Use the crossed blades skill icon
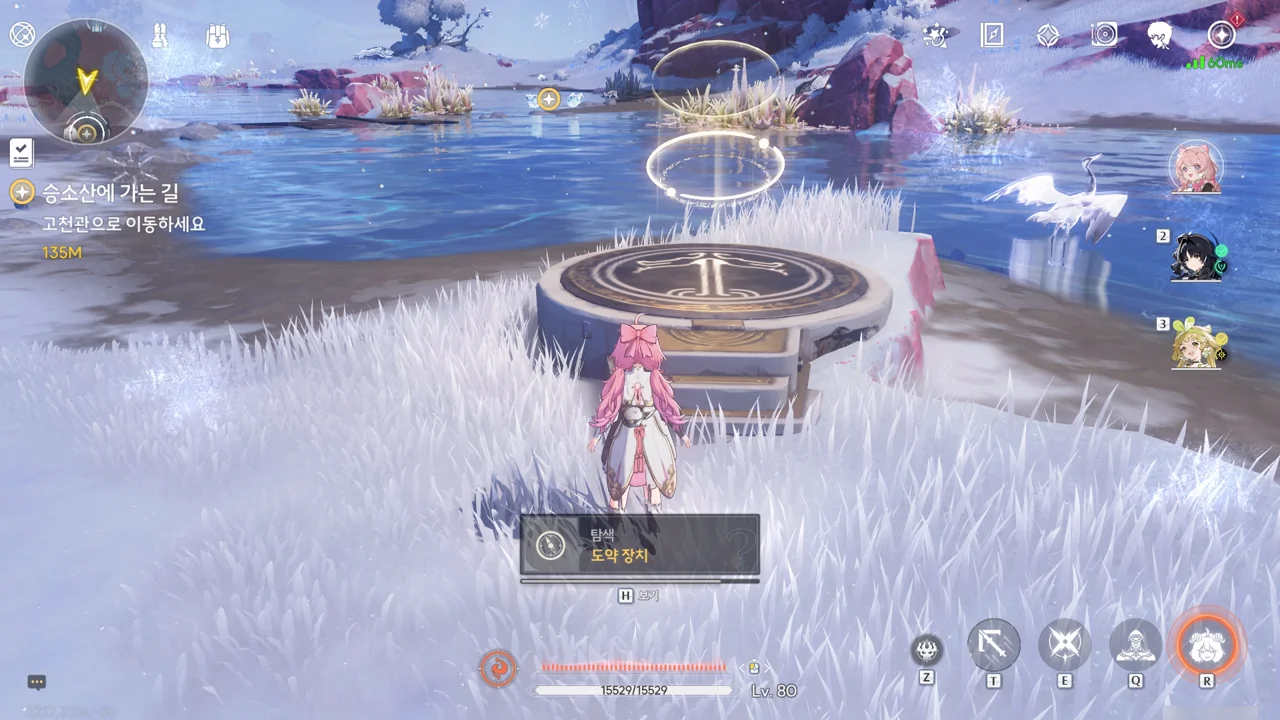The width and height of the screenshot is (1280, 720). tap(1064, 645)
